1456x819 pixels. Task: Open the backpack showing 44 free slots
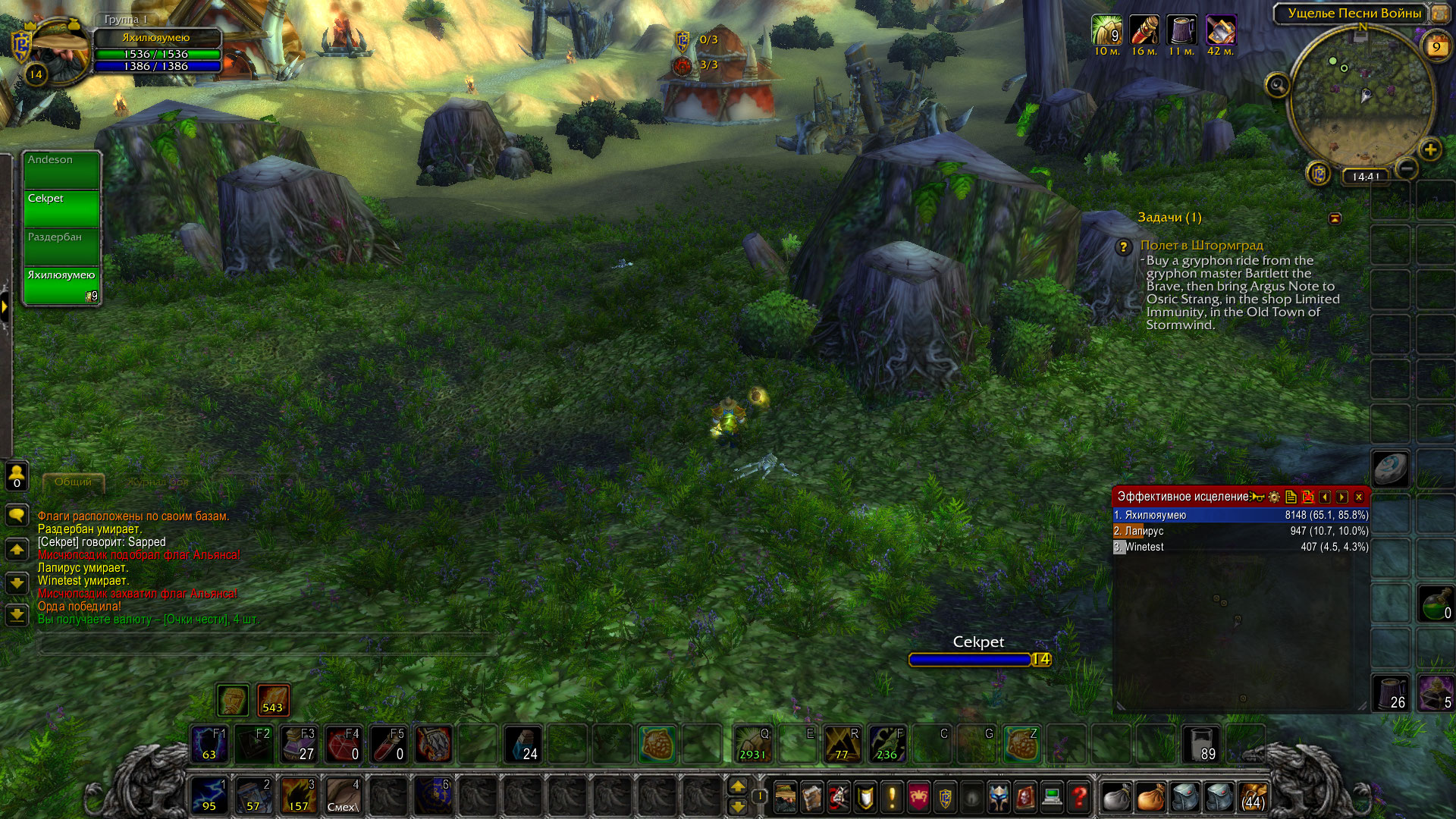tap(1253, 797)
